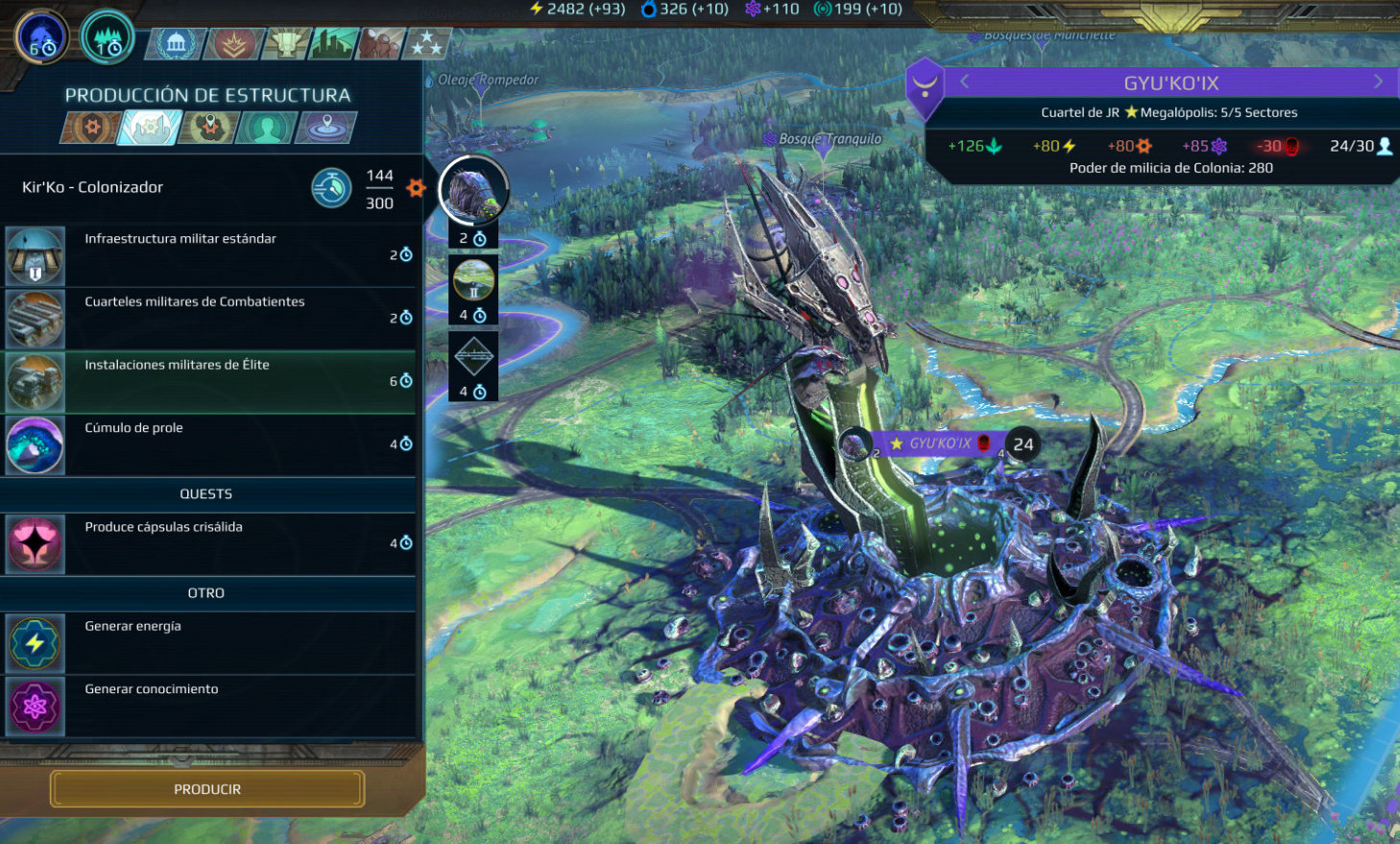Select Infraestructura militar estándar
The width and height of the screenshot is (1400, 844).
pyautogui.click(x=209, y=255)
